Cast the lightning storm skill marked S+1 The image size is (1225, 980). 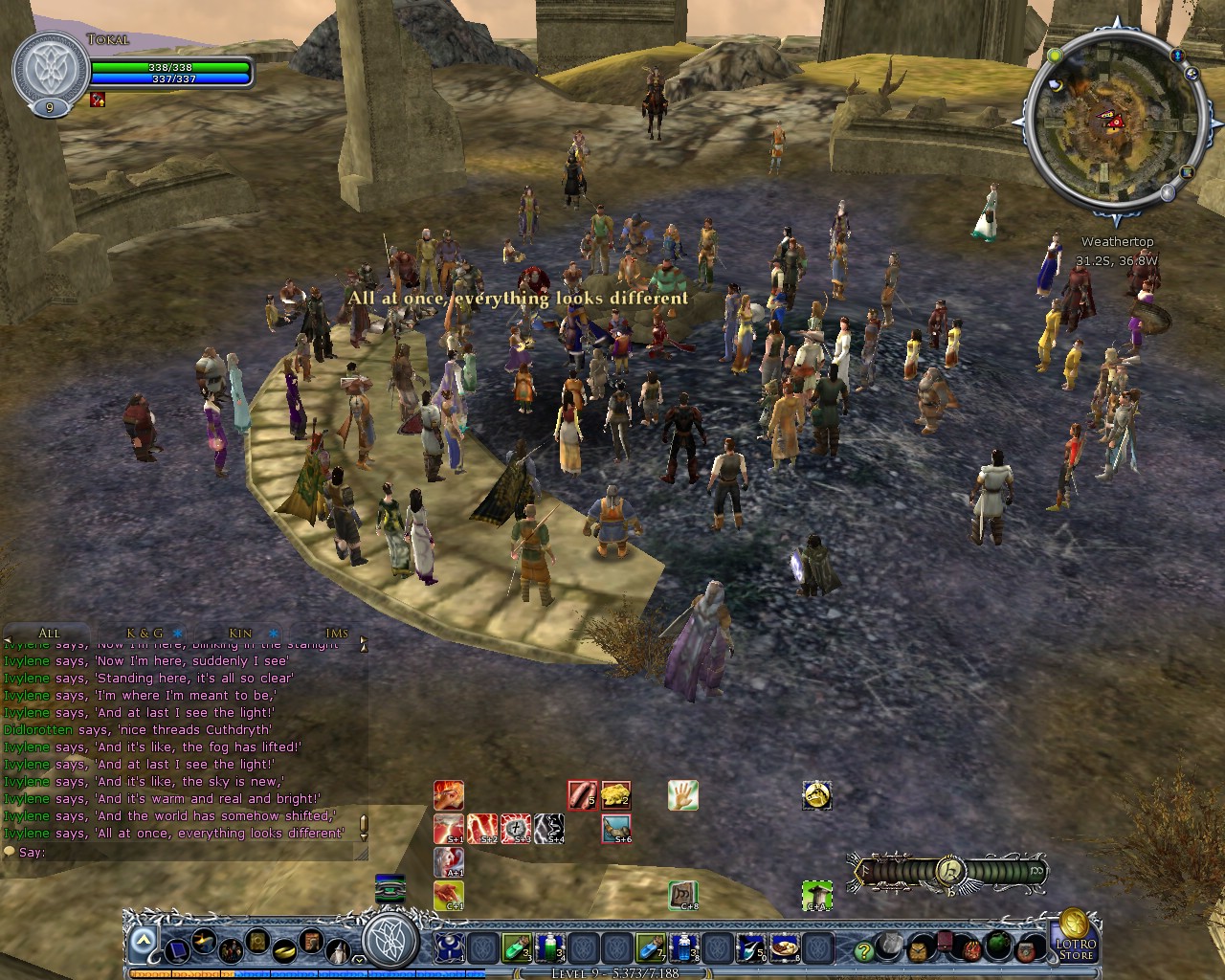pos(448,829)
